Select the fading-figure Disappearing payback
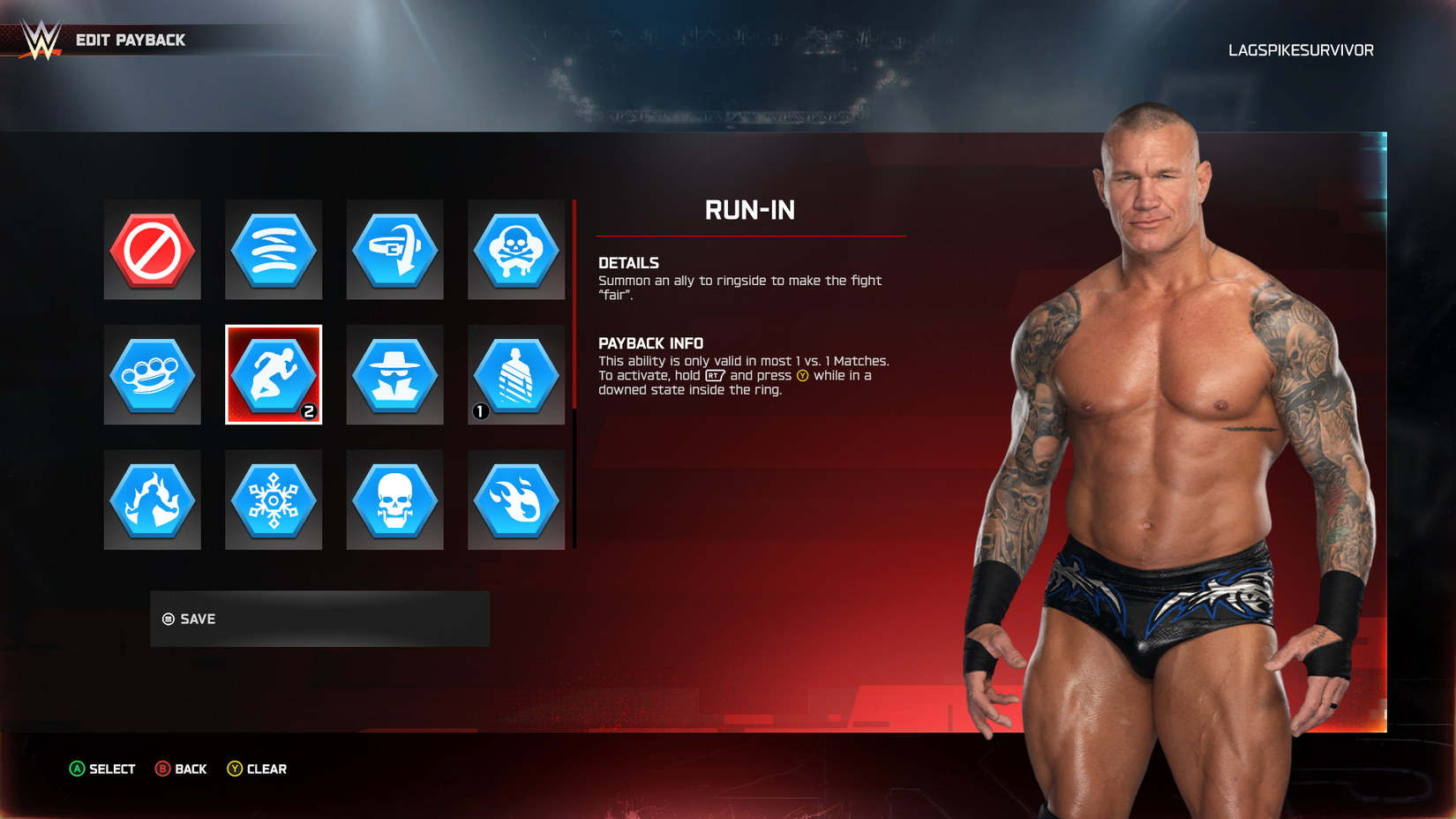The height and width of the screenshot is (819, 1456). tap(515, 374)
